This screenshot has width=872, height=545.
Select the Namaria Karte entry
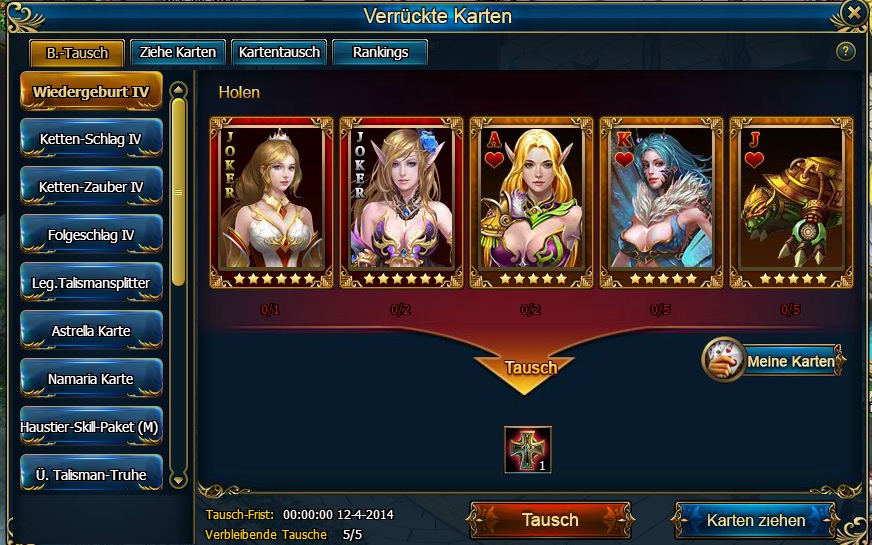click(91, 379)
